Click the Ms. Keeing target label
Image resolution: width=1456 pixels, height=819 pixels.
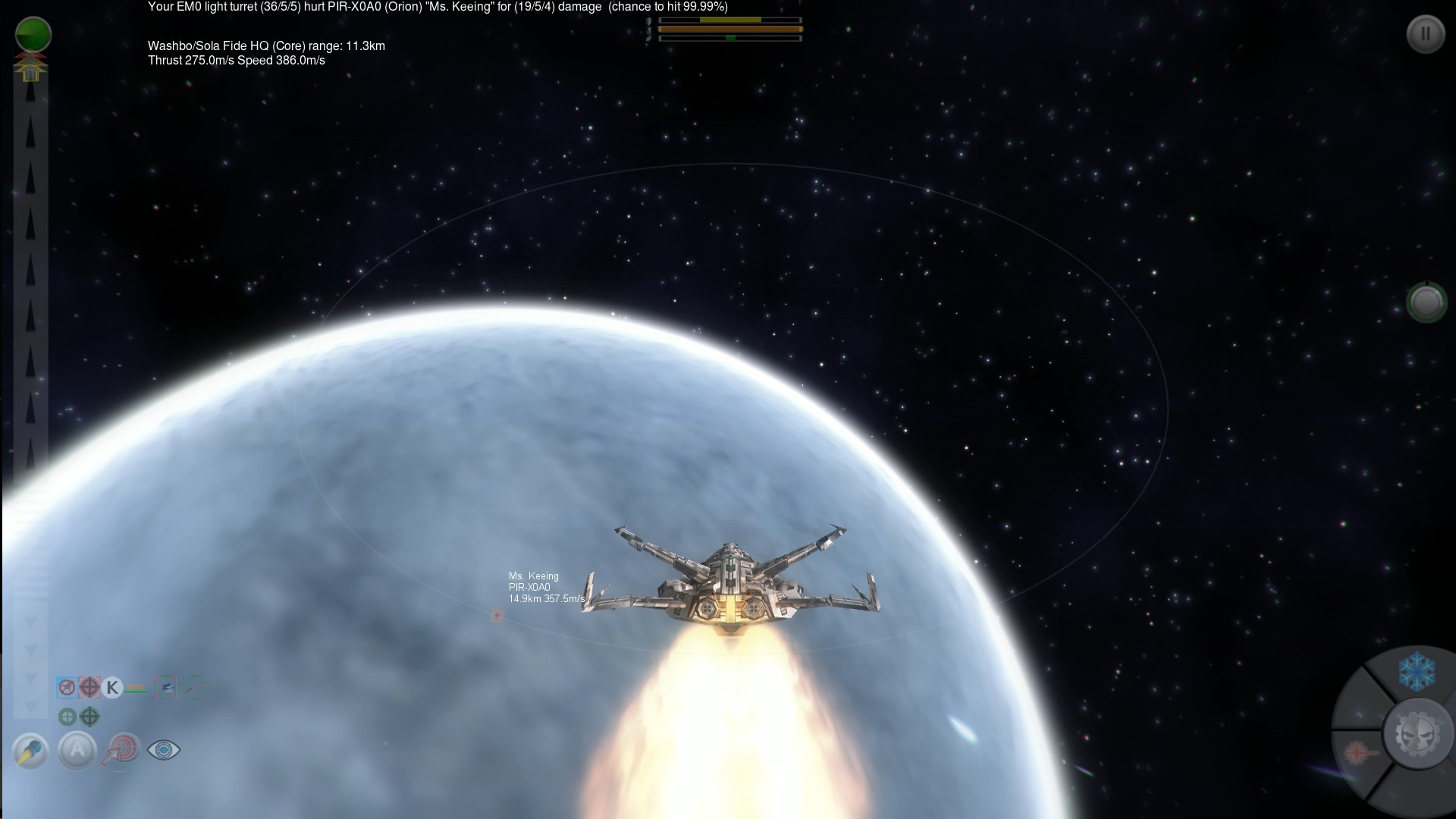pyautogui.click(x=532, y=576)
